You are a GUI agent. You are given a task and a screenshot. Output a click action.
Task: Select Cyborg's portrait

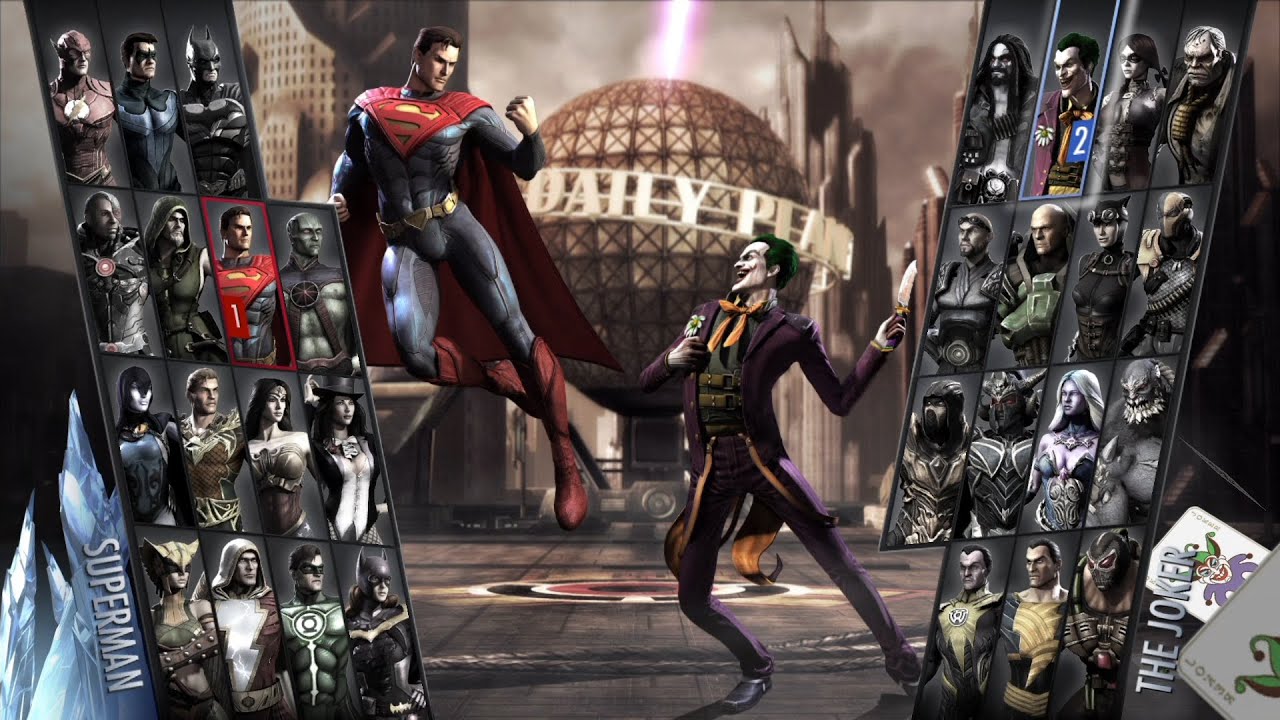(x=105, y=270)
